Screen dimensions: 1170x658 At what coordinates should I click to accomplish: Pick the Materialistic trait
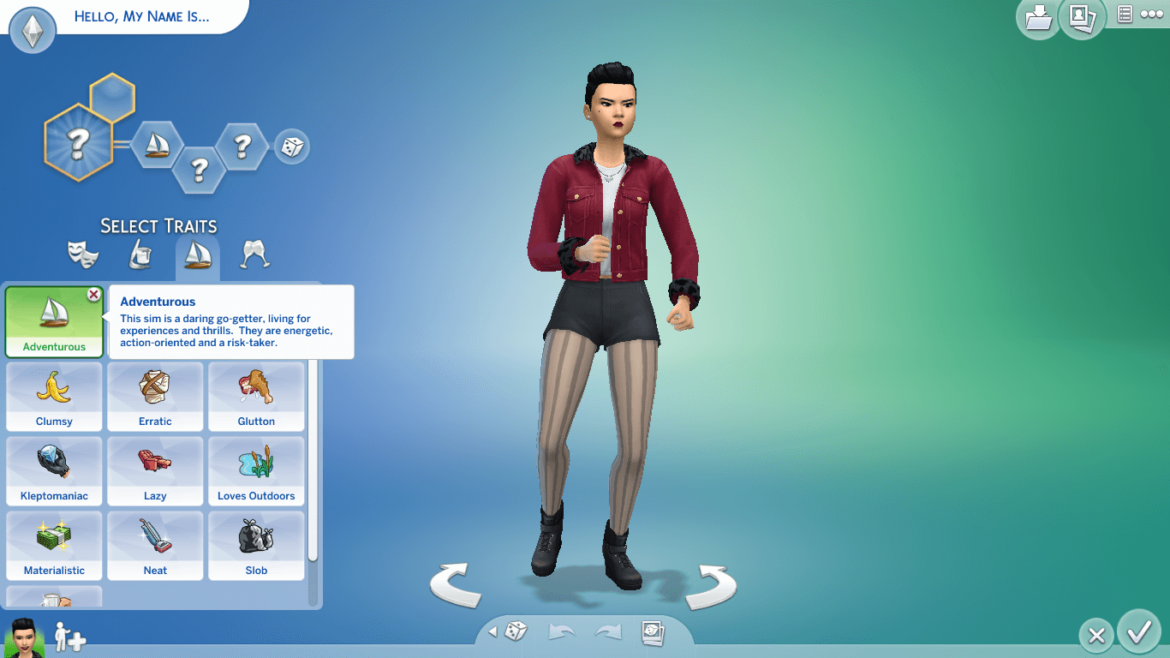click(x=54, y=545)
